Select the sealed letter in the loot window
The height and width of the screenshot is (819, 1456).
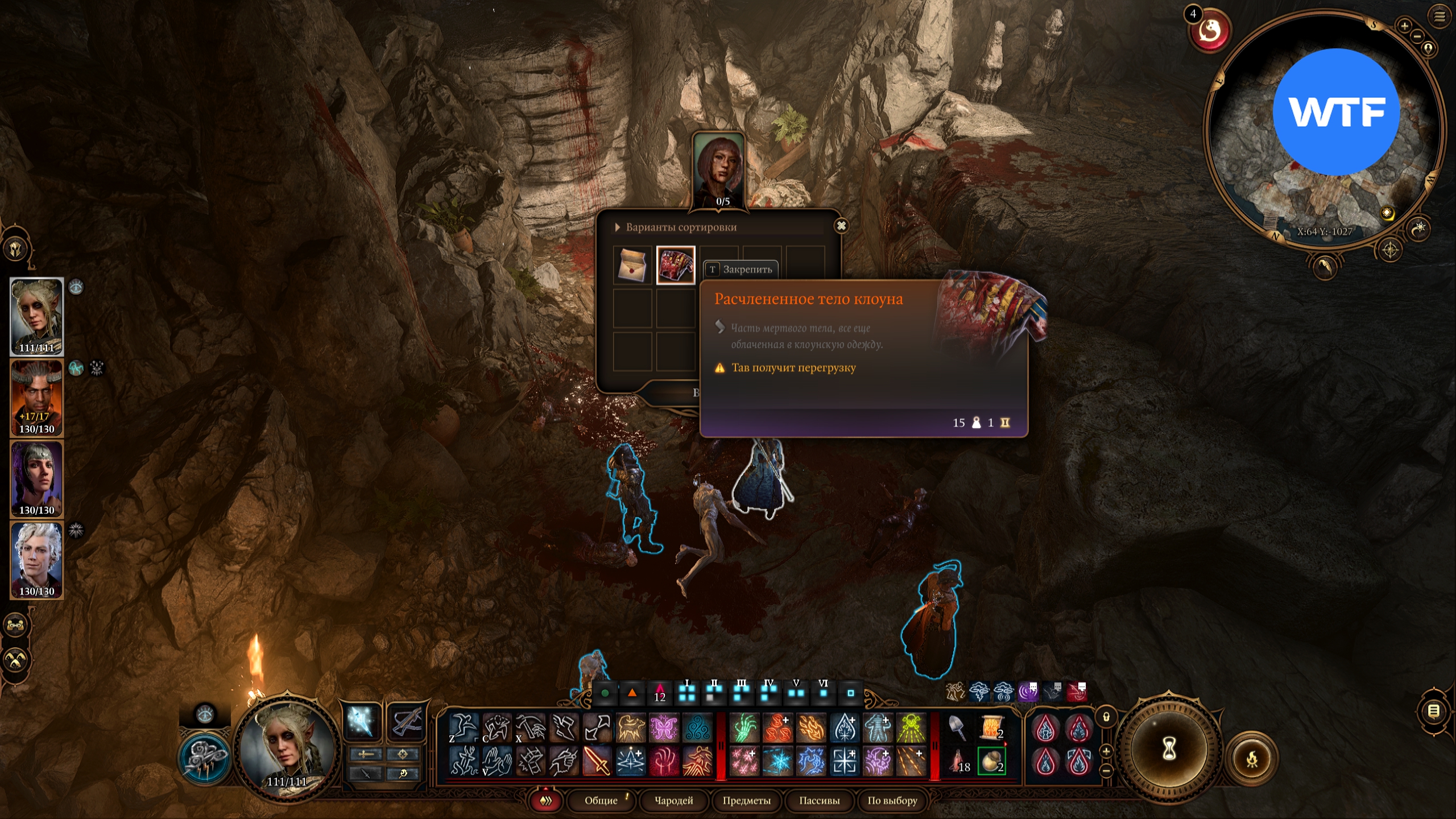pyautogui.click(x=632, y=265)
